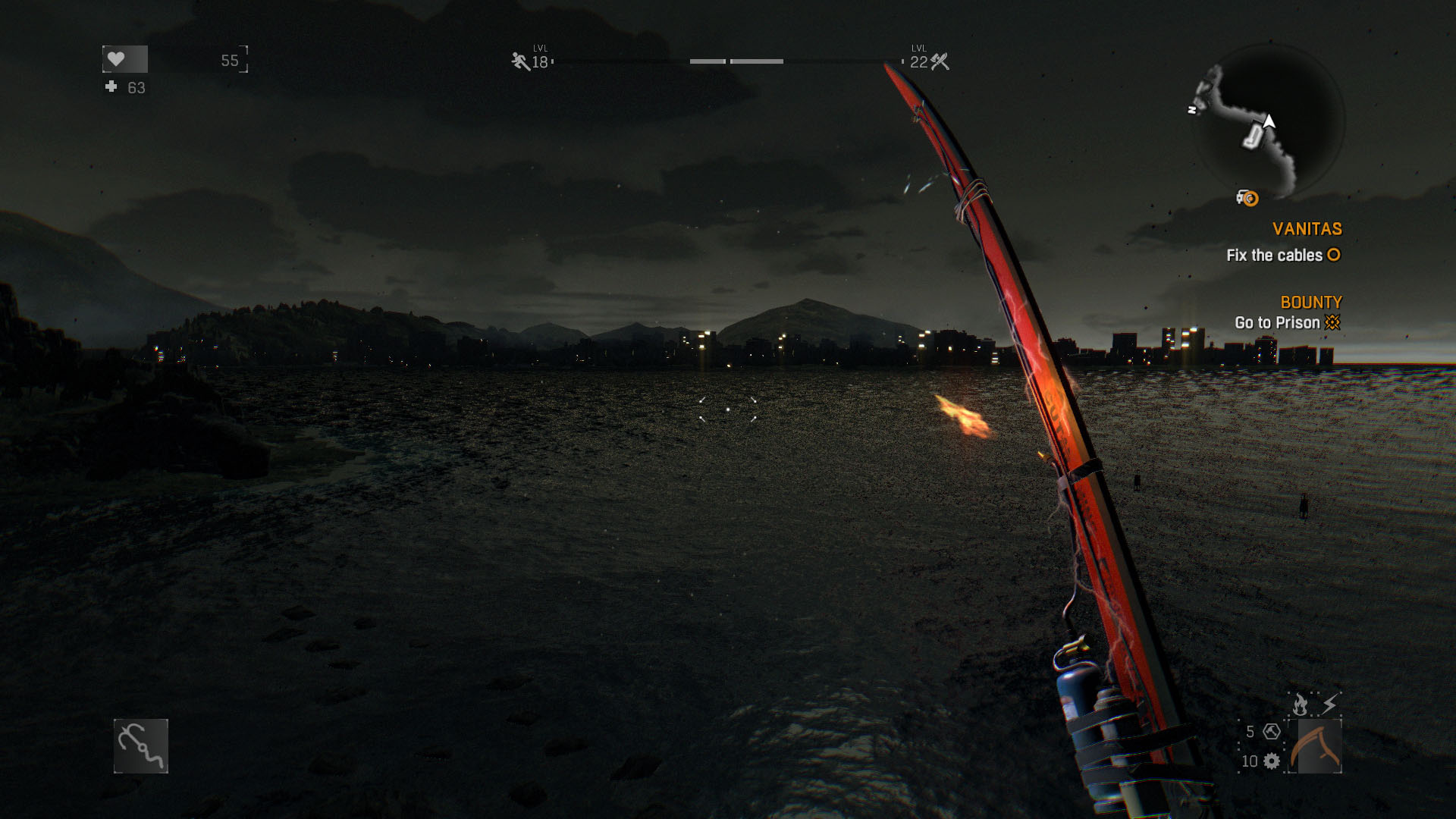
Task: Click the lightning weapon upgrade icon
Action: point(1329,704)
